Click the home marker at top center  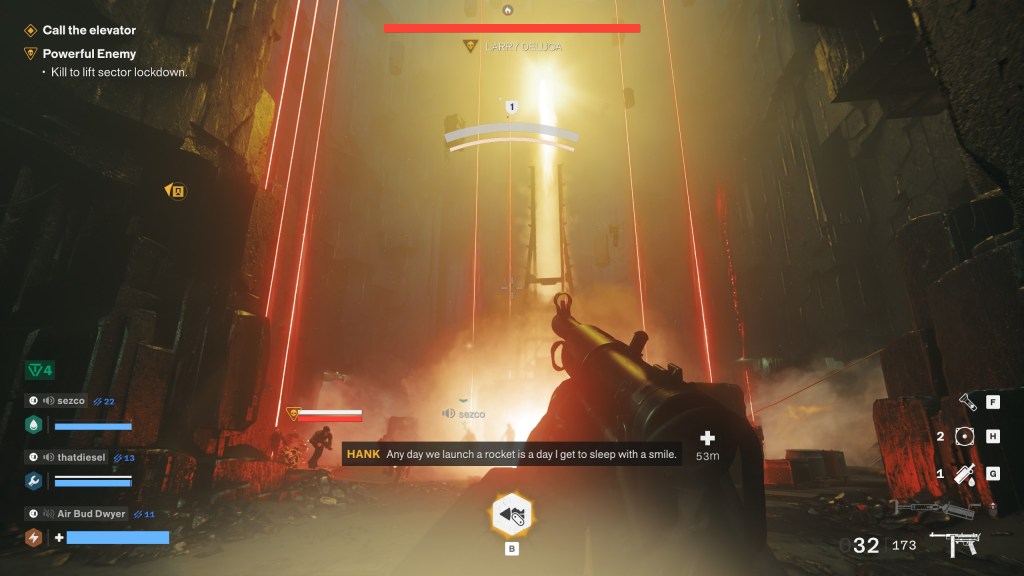coord(508,10)
